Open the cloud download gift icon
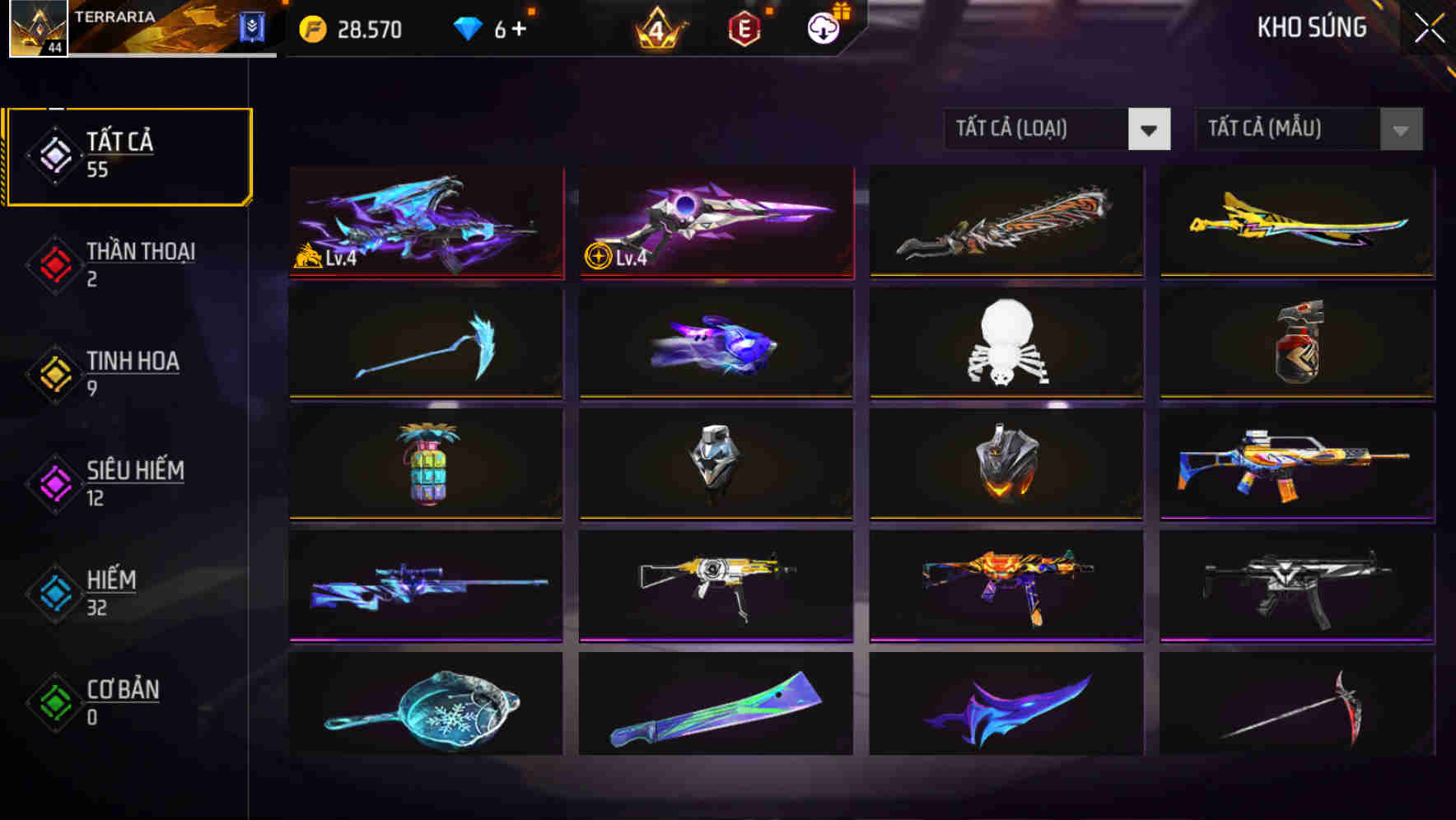The width and height of the screenshot is (1456, 820). pyautogui.click(x=821, y=30)
